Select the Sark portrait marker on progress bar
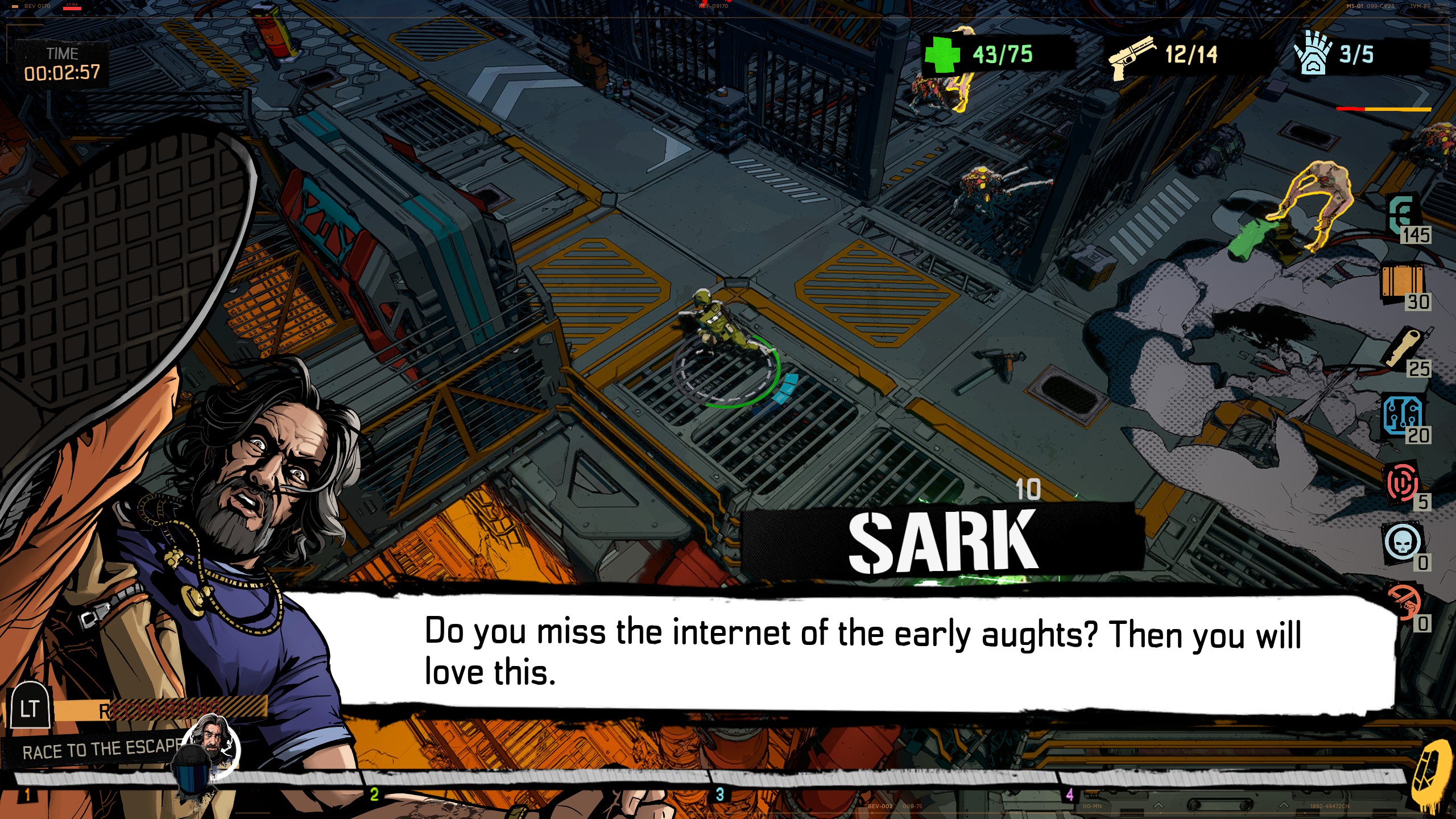 [214, 738]
